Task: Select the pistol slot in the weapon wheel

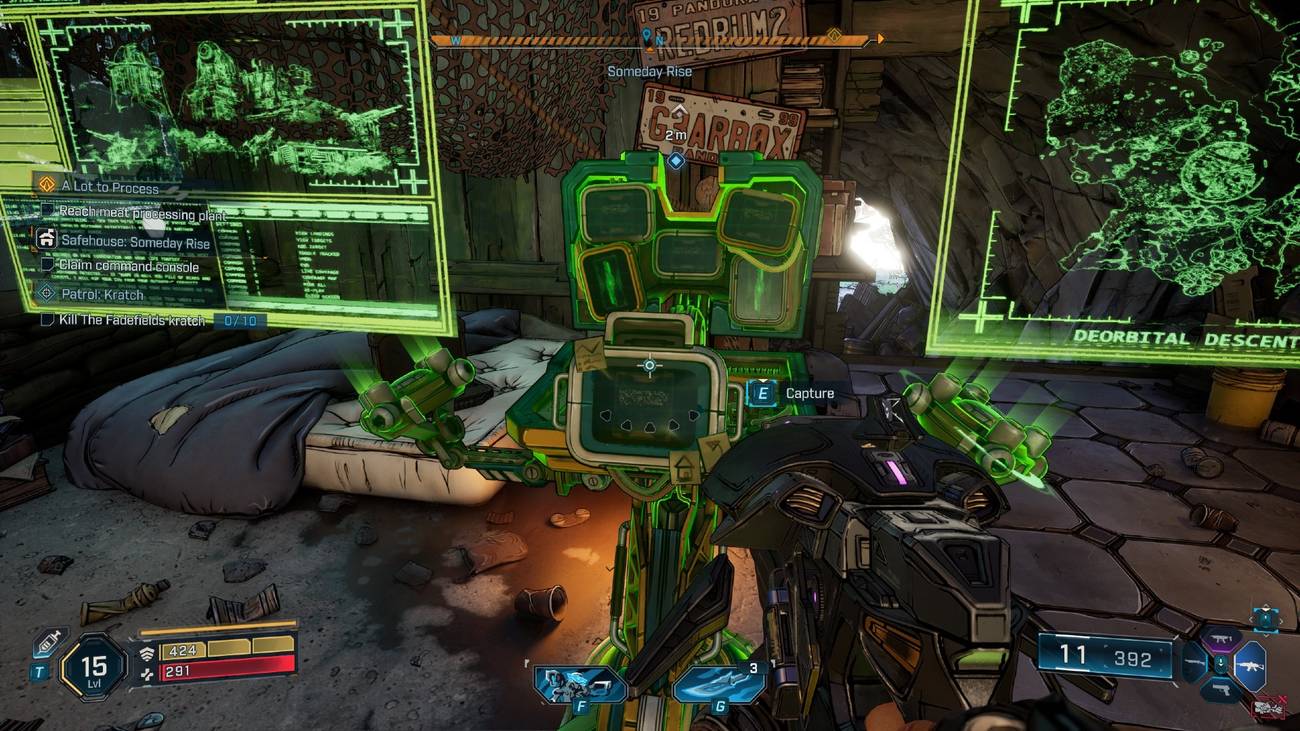Action: tap(1223, 689)
